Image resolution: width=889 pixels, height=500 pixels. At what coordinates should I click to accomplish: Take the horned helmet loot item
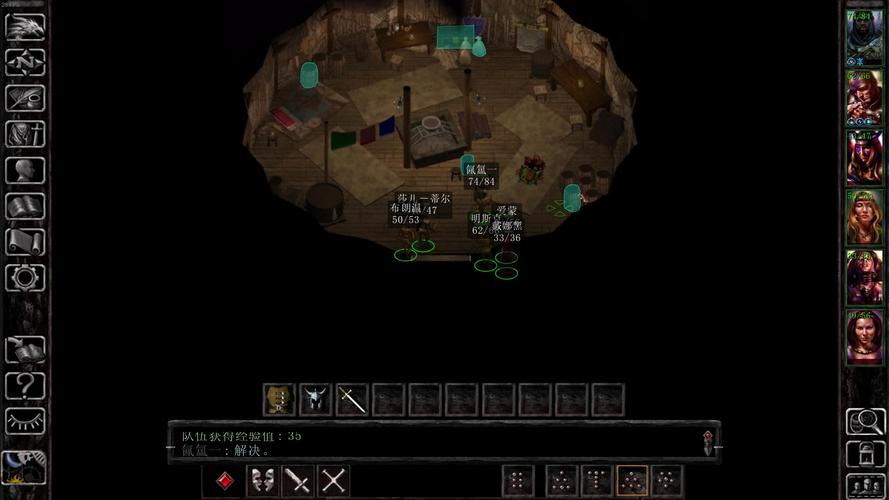(x=315, y=400)
